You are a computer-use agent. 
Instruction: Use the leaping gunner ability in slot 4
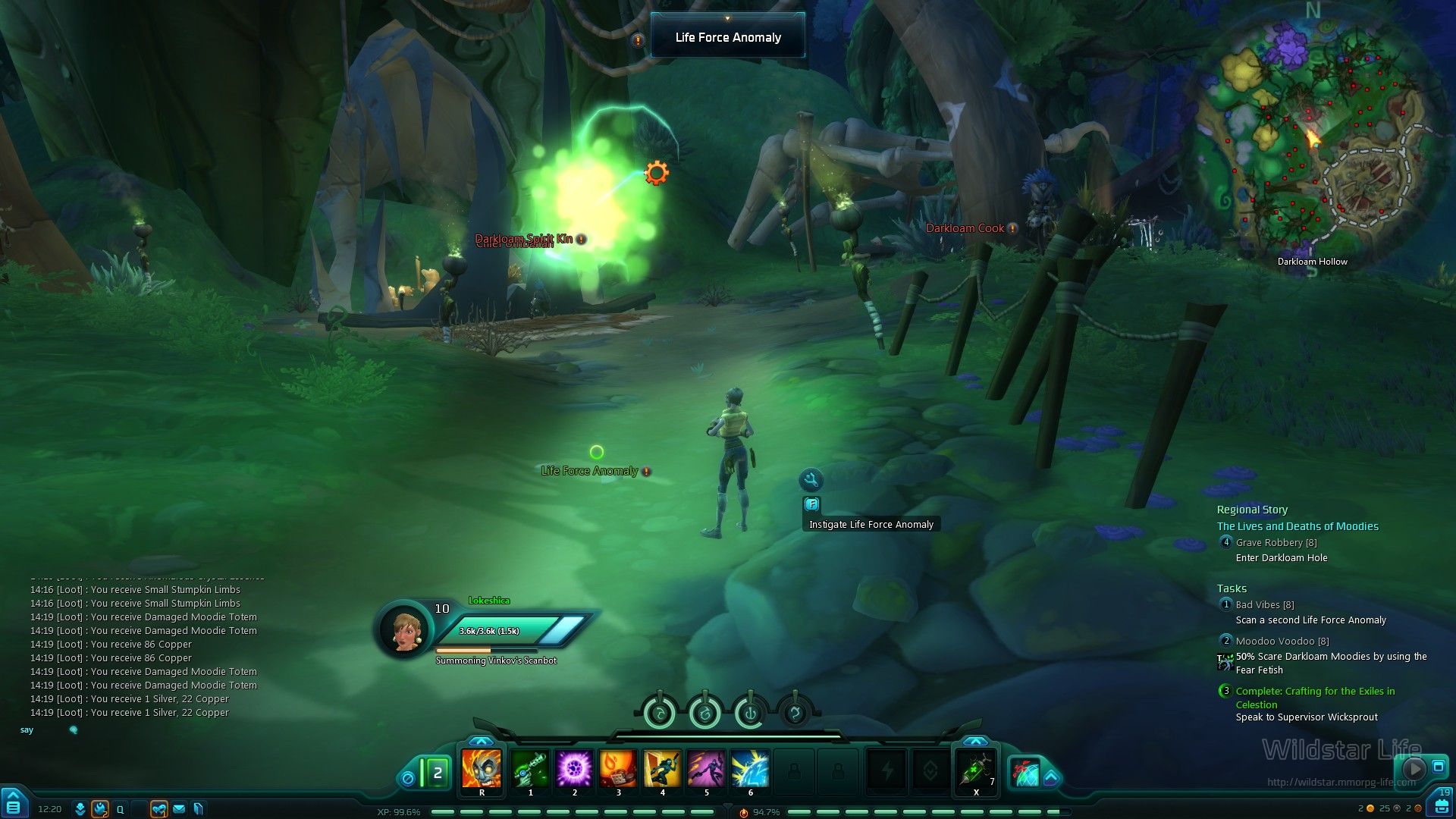pos(662,770)
